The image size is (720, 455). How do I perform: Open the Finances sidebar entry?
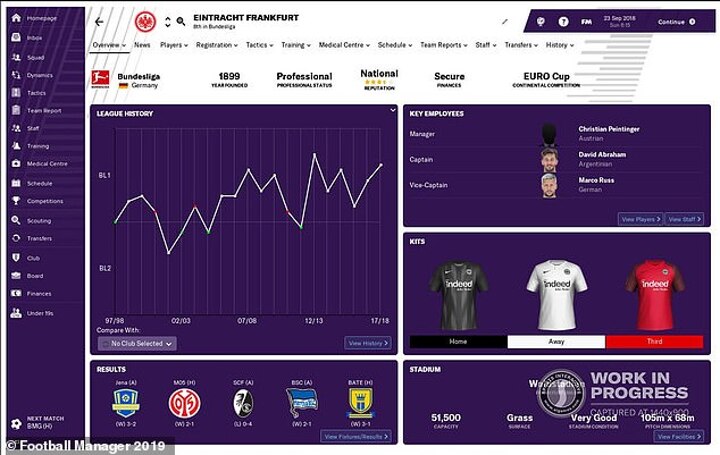(x=39, y=293)
